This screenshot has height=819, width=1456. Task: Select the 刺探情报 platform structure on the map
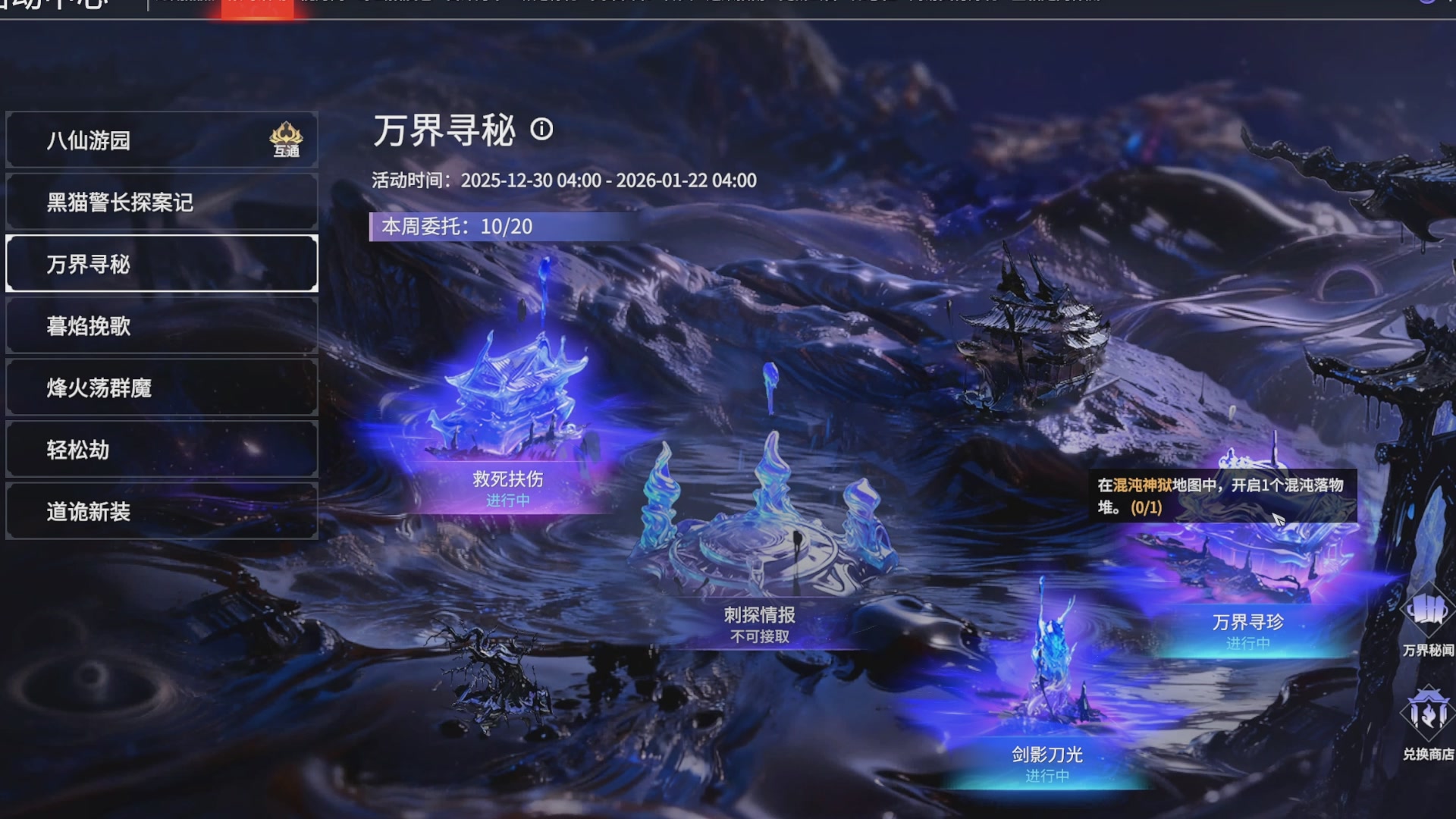[766, 546]
